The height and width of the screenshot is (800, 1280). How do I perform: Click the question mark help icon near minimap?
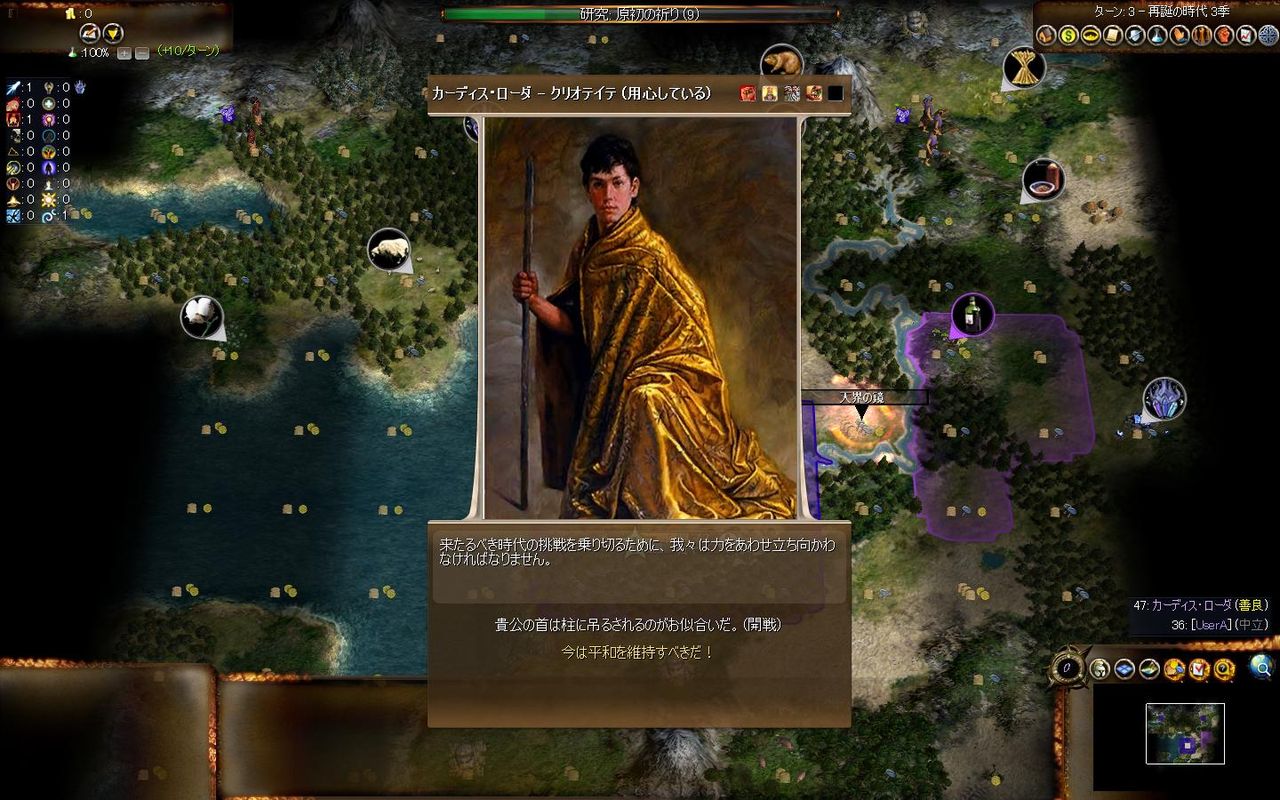click(x=1223, y=668)
